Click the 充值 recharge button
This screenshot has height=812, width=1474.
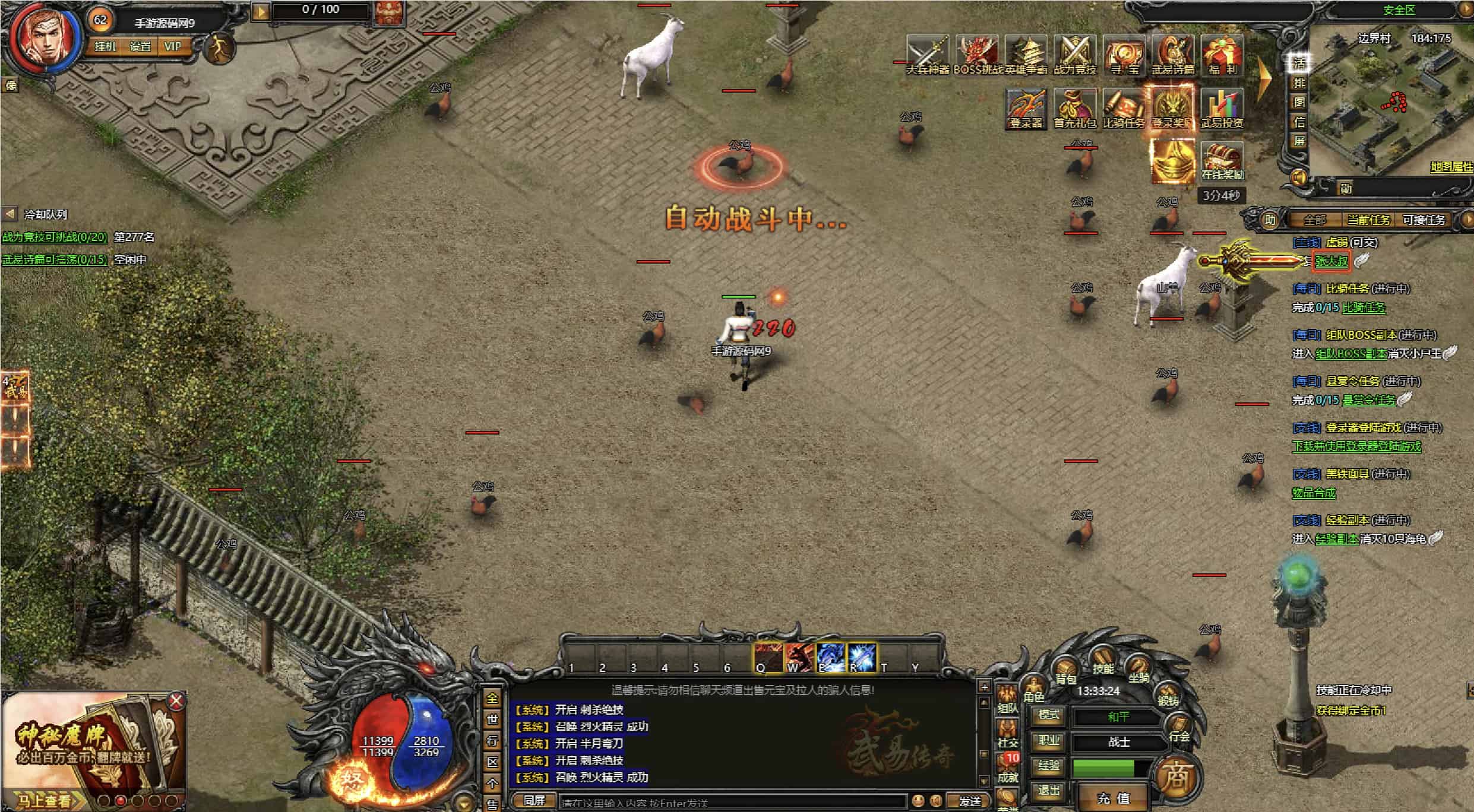1114,798
